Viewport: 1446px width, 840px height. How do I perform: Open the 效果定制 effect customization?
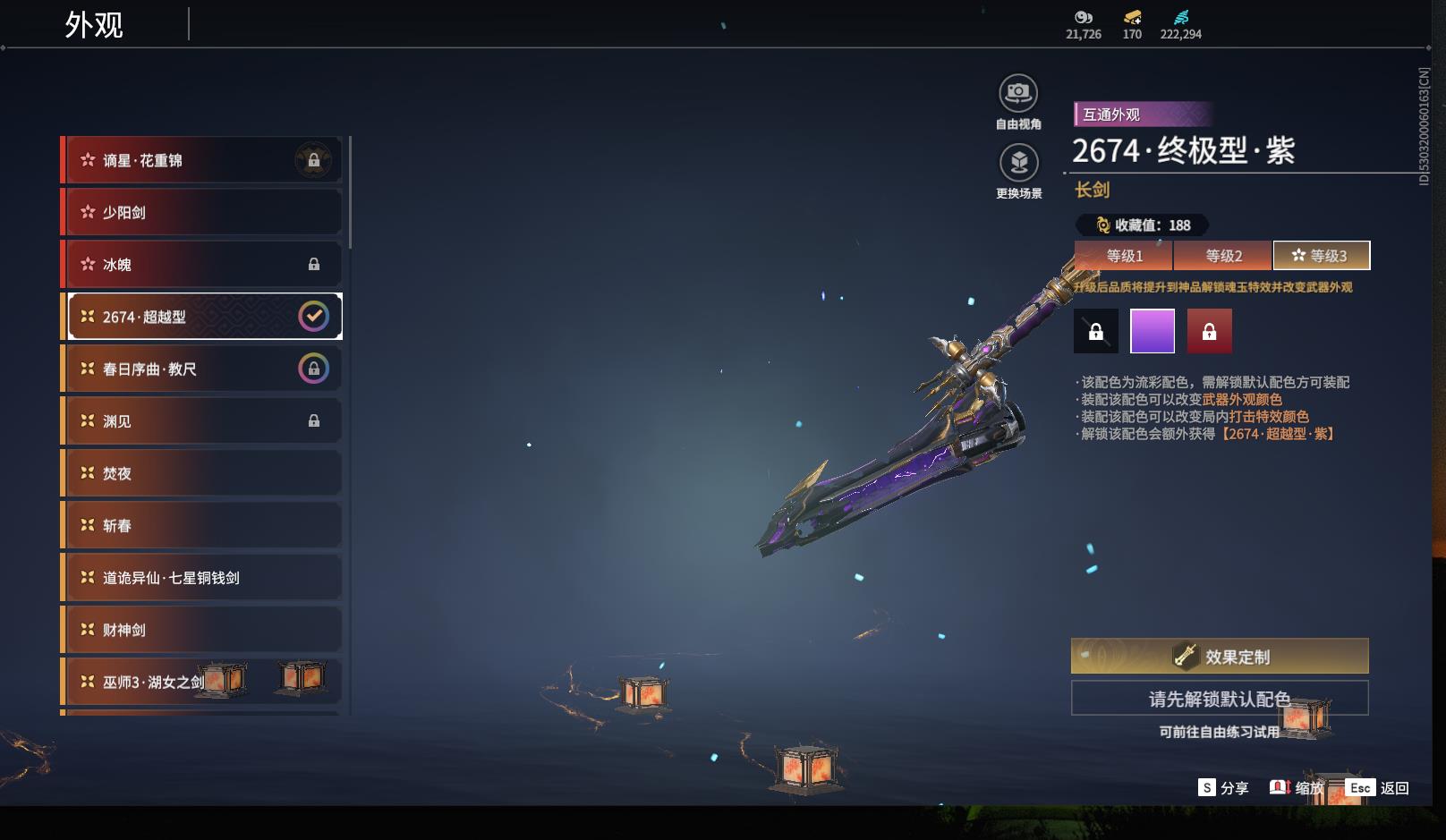[x=1220, y=657]
